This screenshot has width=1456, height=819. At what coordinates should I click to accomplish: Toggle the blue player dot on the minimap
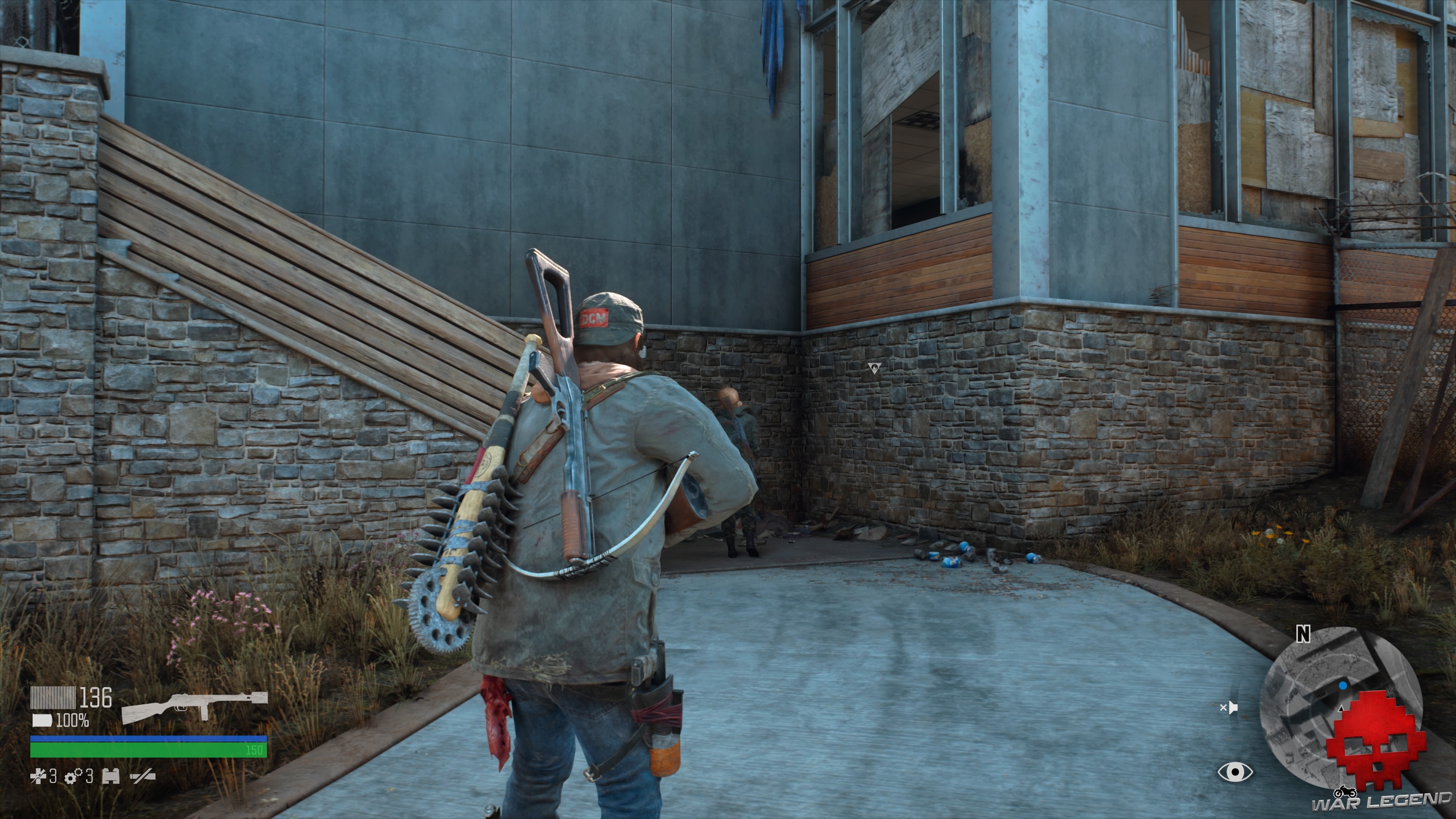[1342, 686]
